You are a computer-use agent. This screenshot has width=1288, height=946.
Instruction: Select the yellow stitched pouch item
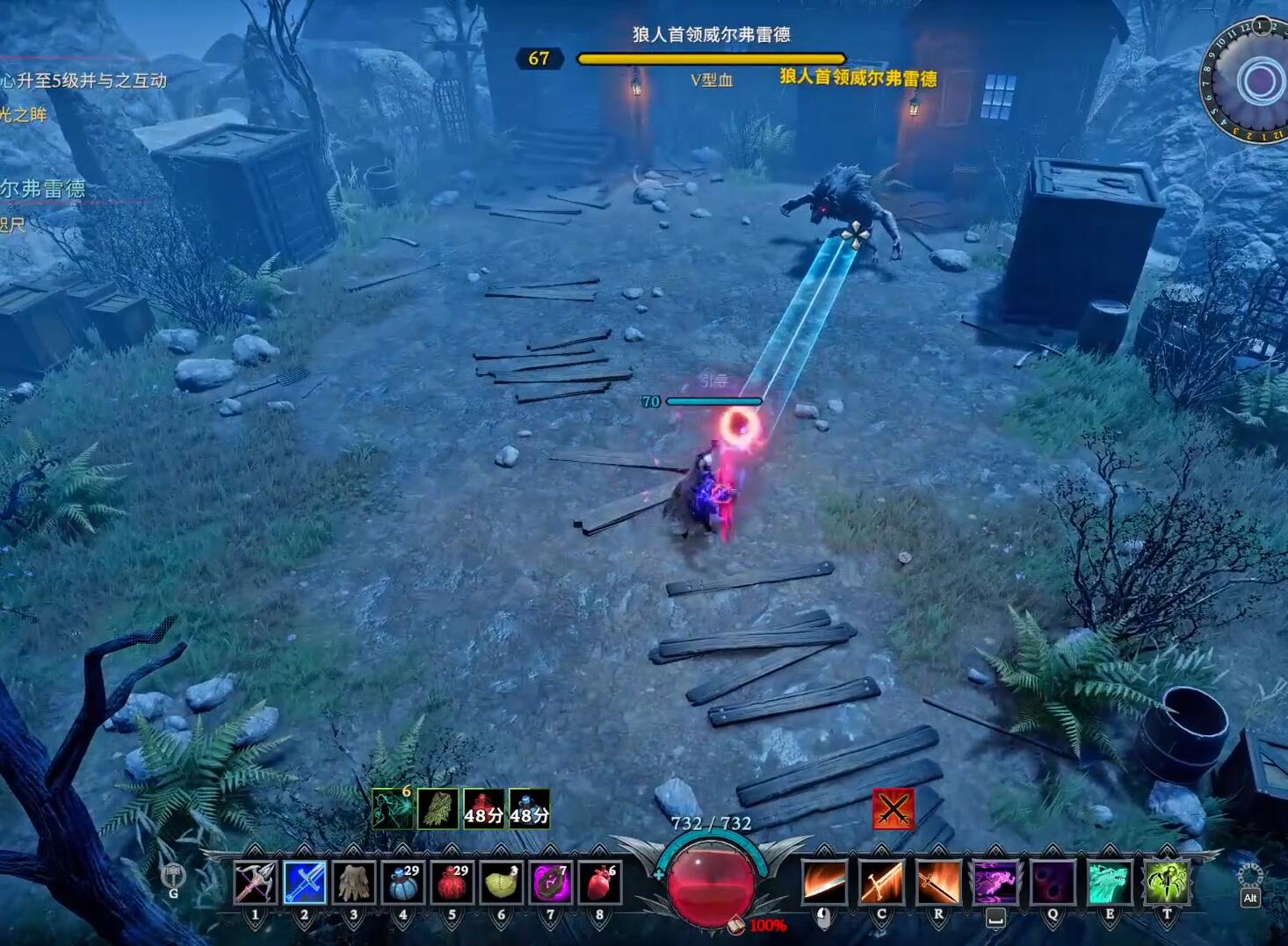point(502,882)
